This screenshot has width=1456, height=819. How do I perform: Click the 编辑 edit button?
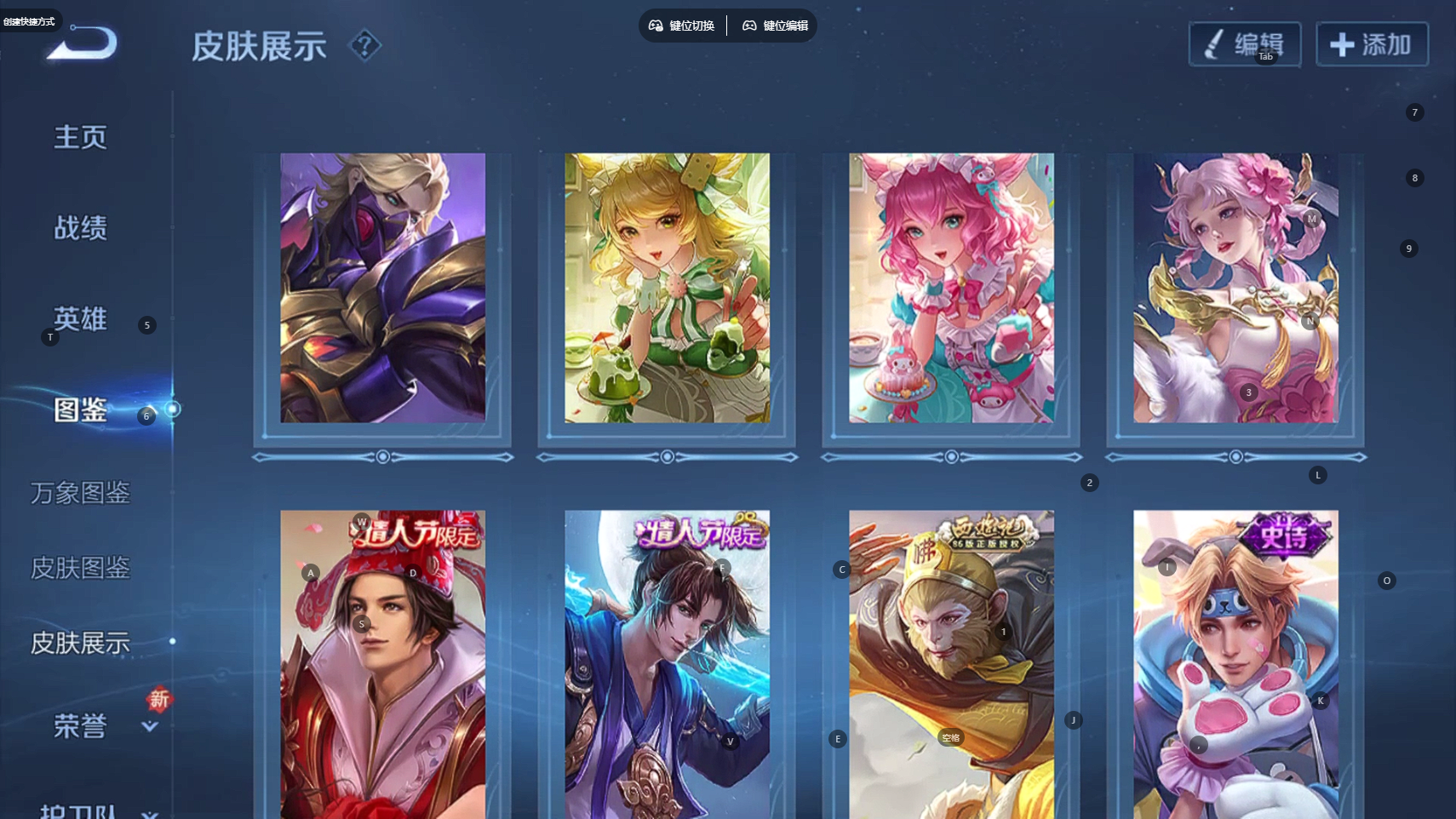1244,44
